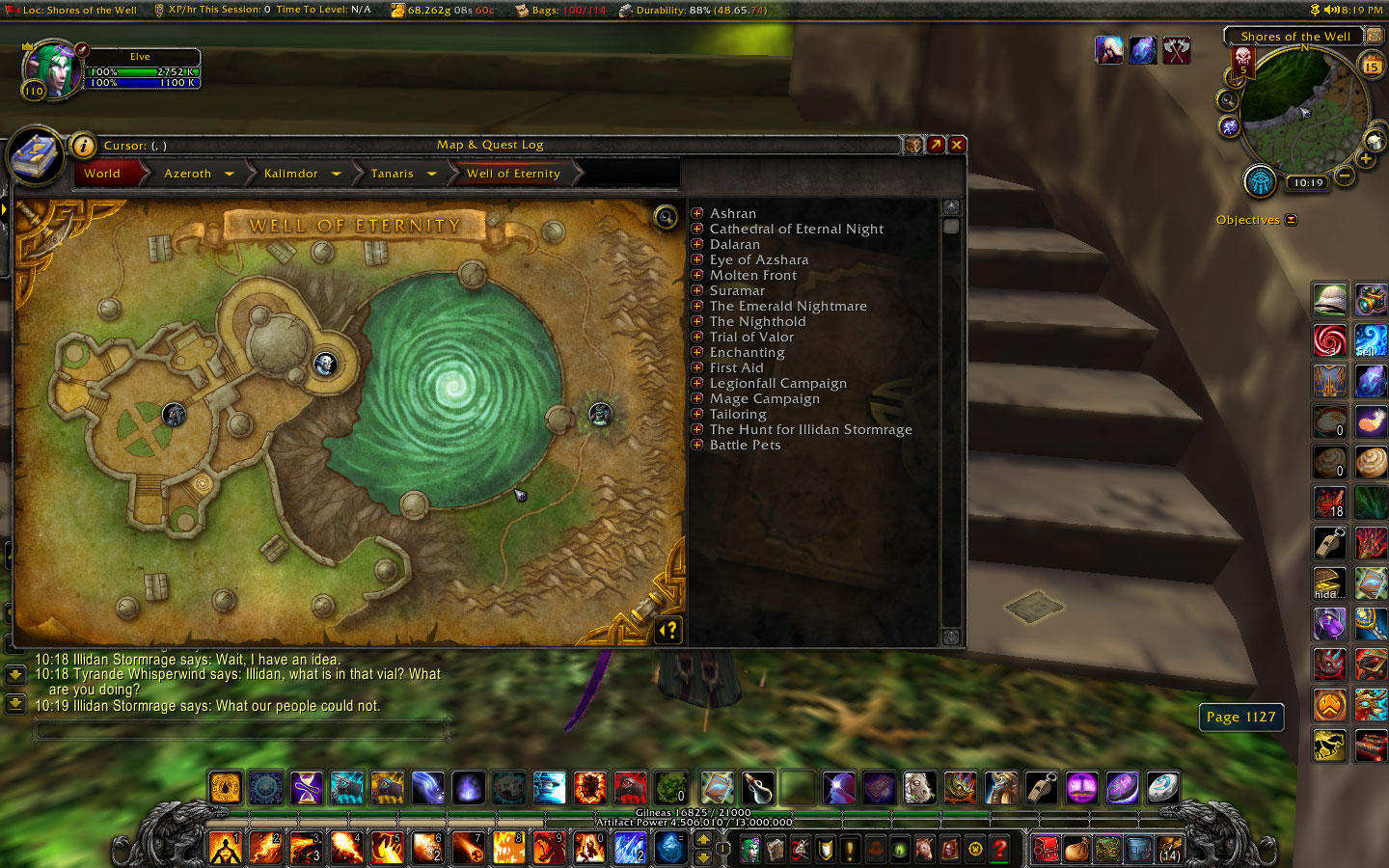1389x868 pixels.
Task: Expand the Suramar quest category
Action: [x=697, y=290]
